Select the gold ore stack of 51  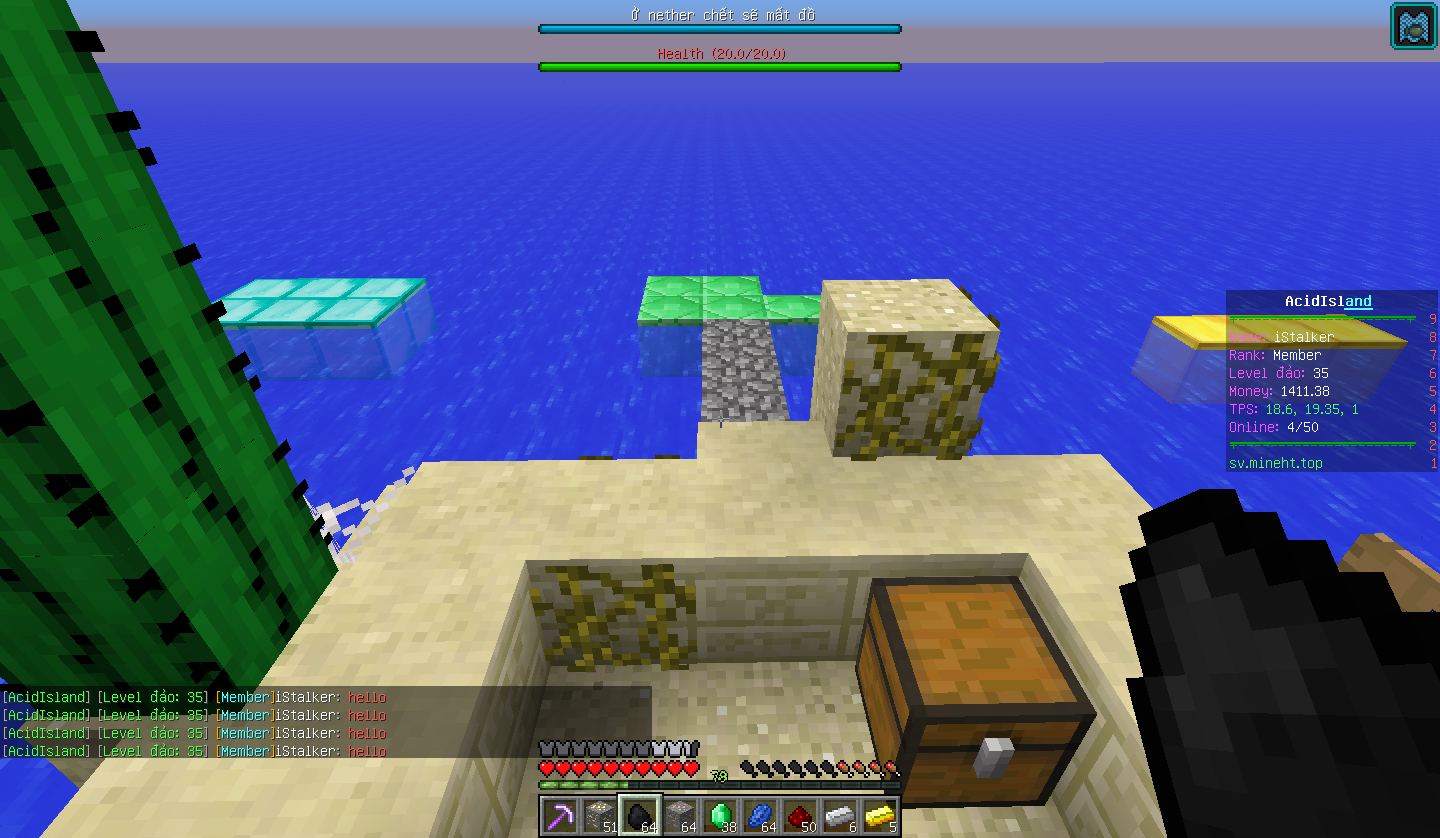click(599, 816)
